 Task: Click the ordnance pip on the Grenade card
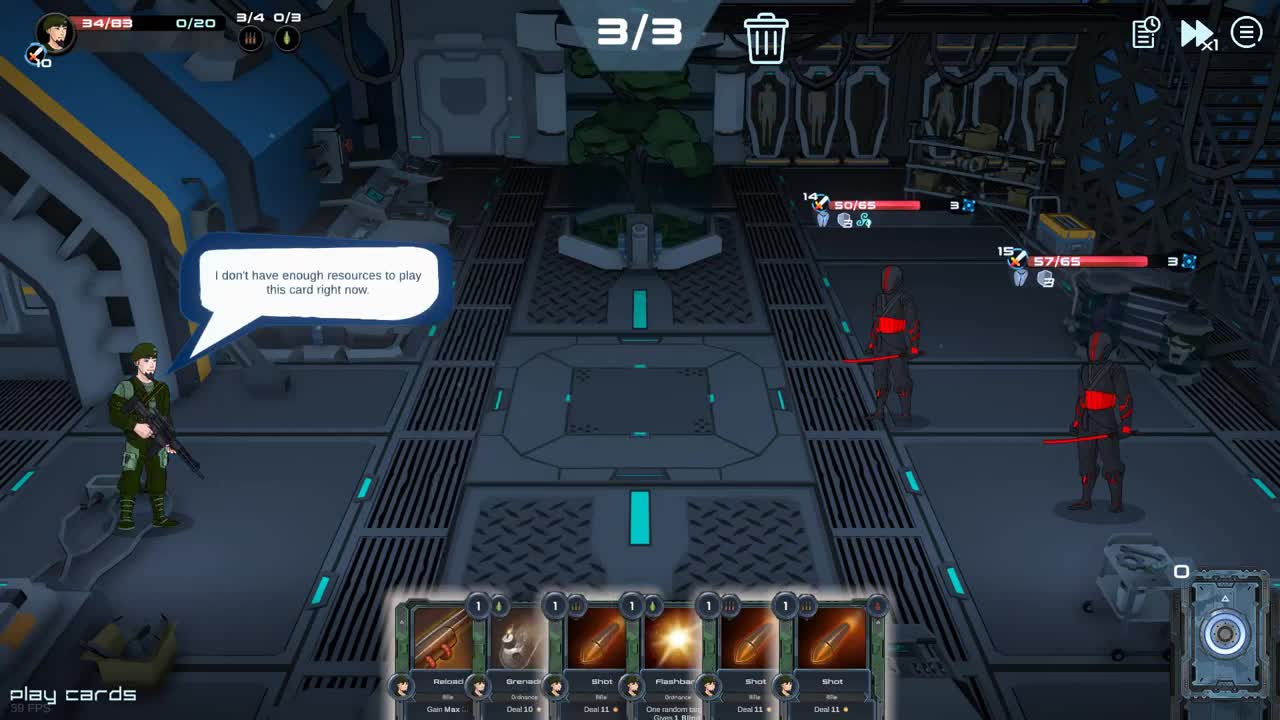click(499, 606)
